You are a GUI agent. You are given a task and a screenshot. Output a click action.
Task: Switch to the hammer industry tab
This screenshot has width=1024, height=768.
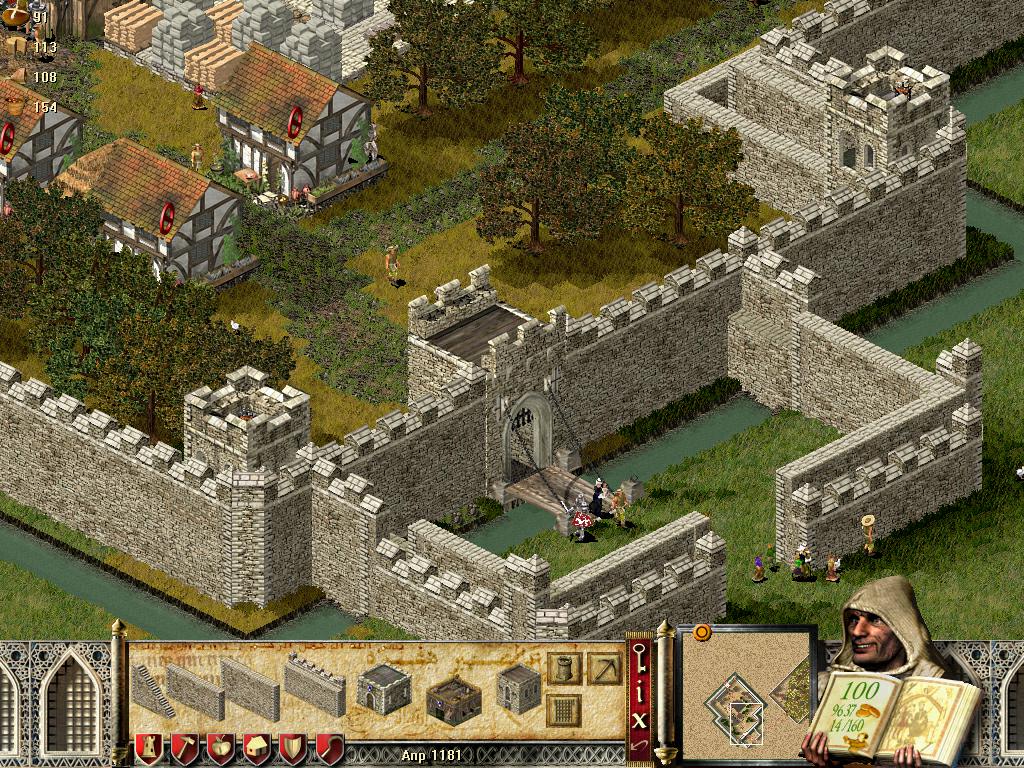[184, 749]
